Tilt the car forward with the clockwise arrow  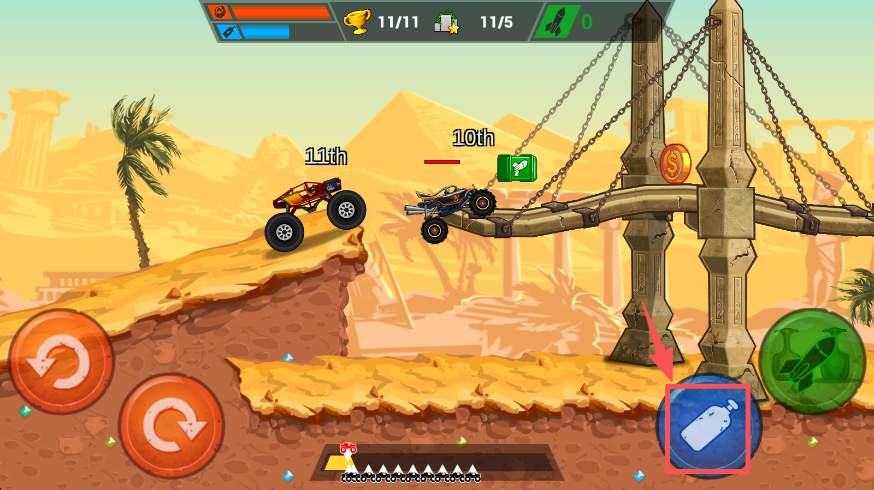[x=171, y=425]
